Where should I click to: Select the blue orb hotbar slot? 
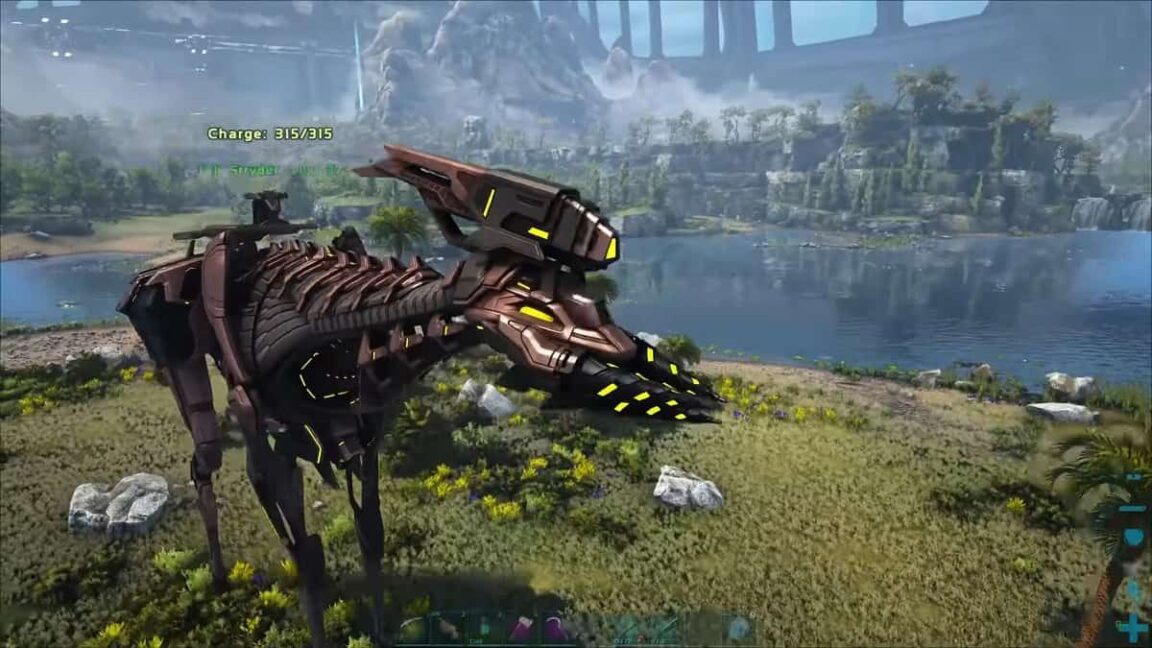(738, 630)
